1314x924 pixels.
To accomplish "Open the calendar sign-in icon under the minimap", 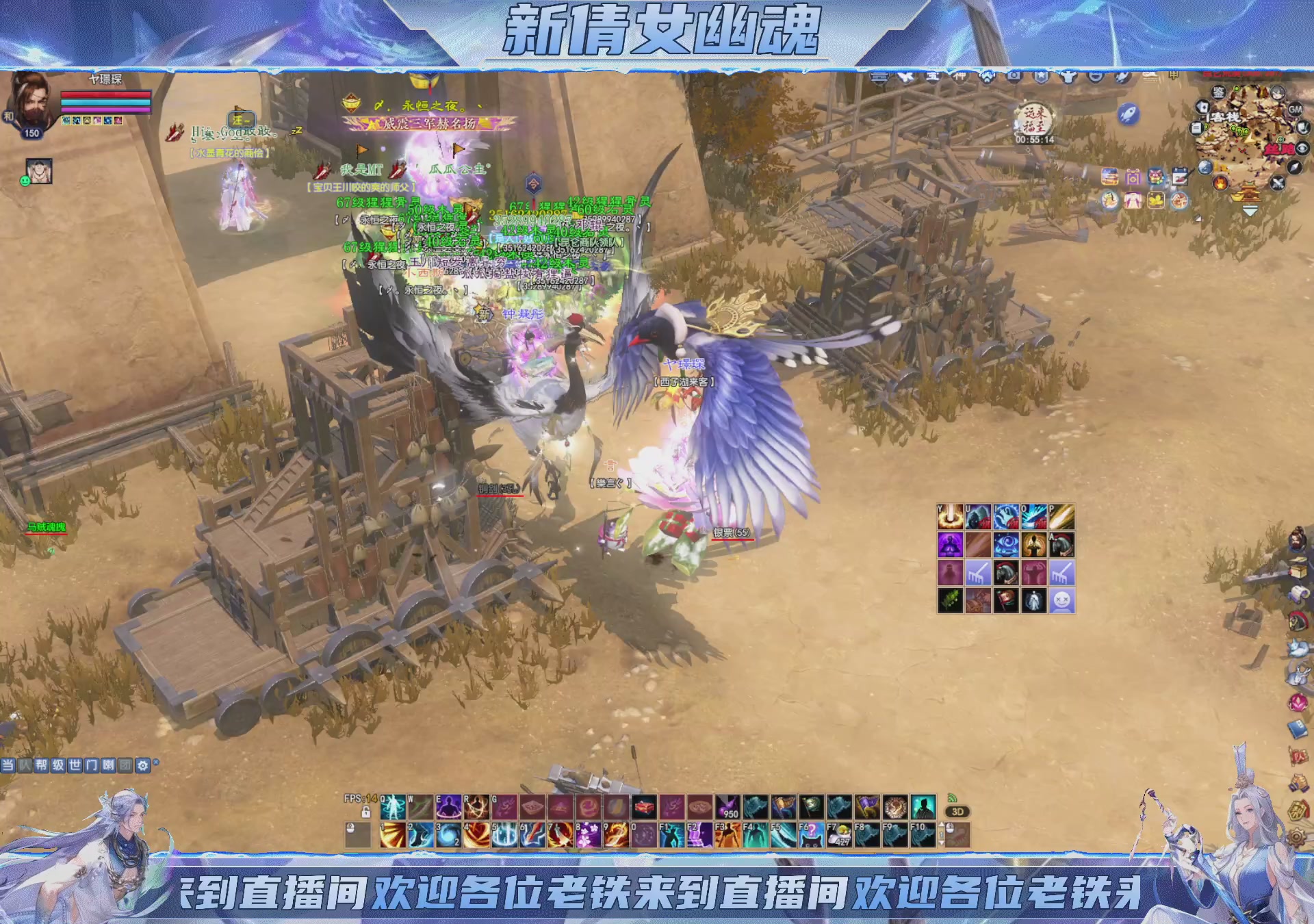I will (1180, 176).
